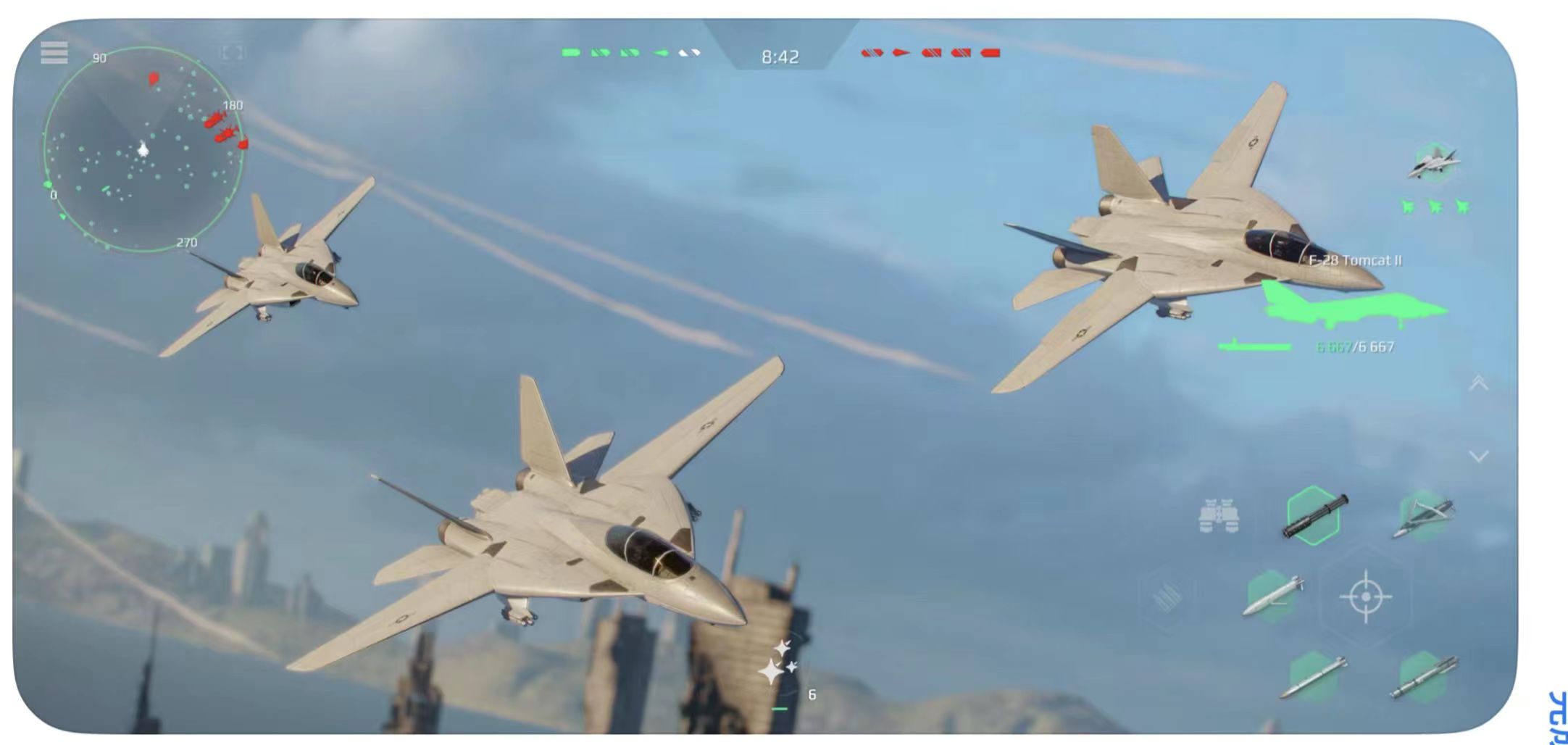Toggle the first green wingman jet indicator
Viewport: 1568px width, 745px height.
tap(1409, 207)
